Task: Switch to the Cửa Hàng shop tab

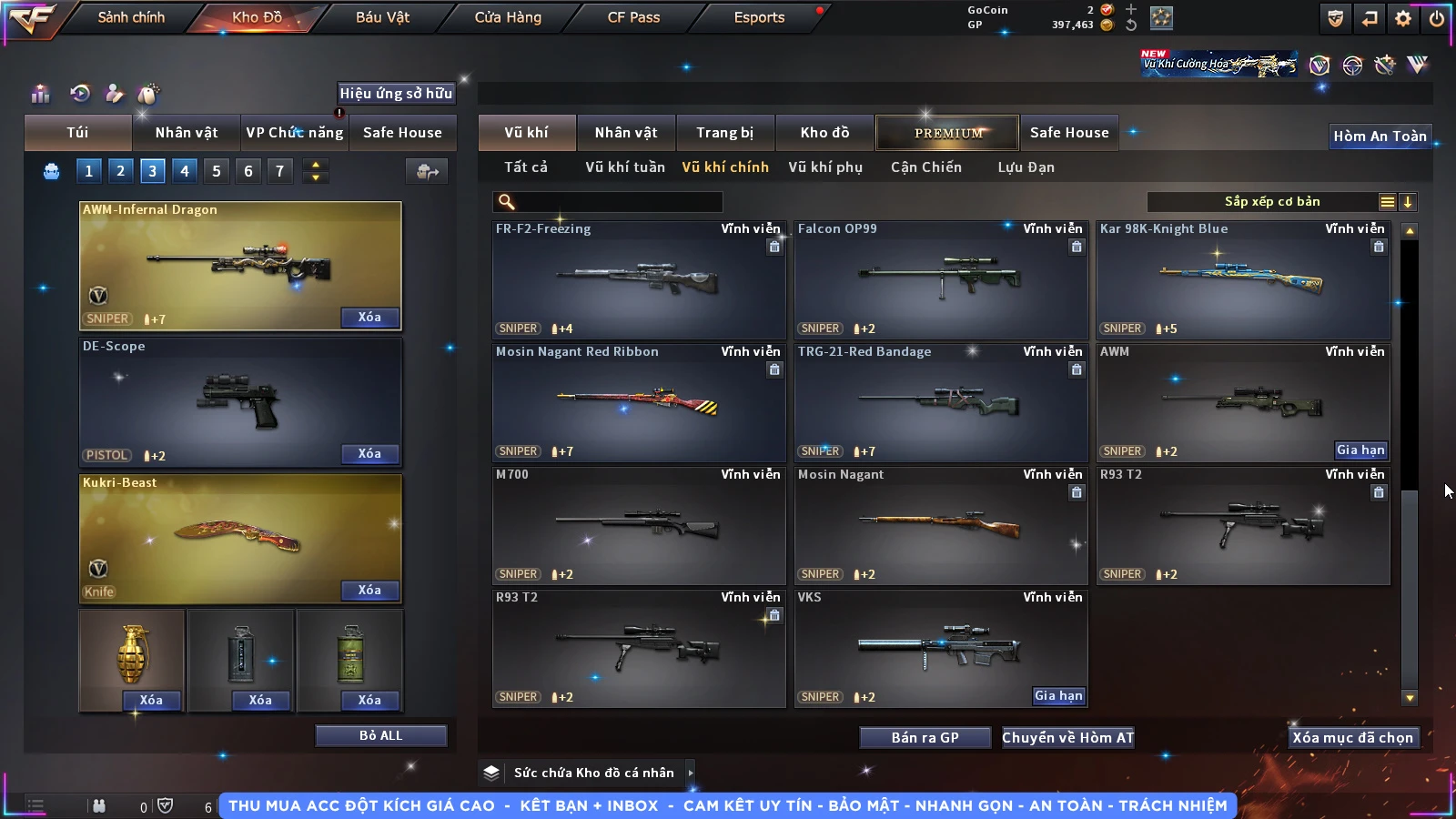Action: tap(508, 17)
